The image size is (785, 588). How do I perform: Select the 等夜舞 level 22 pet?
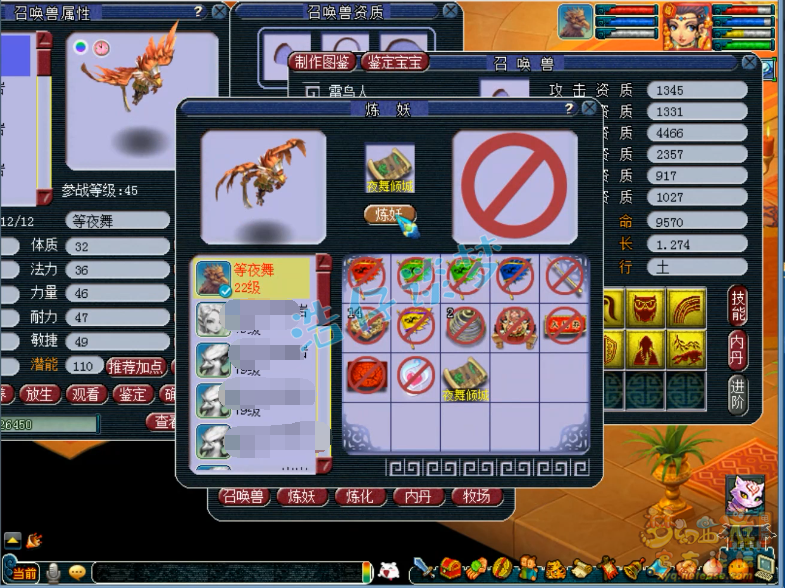click(x=255, y=277)
